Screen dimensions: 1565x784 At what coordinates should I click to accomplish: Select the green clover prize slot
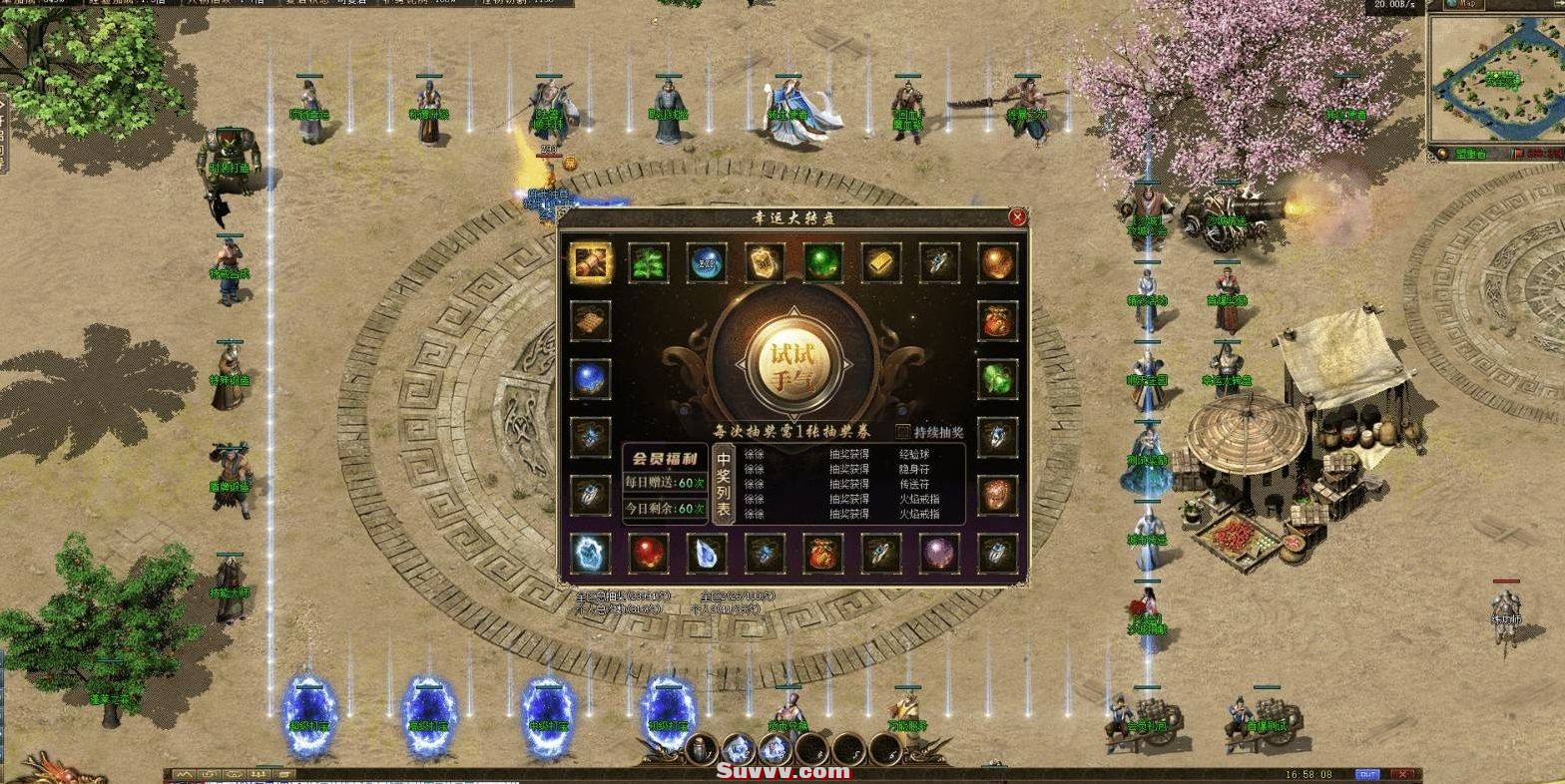tap(997, 379)
